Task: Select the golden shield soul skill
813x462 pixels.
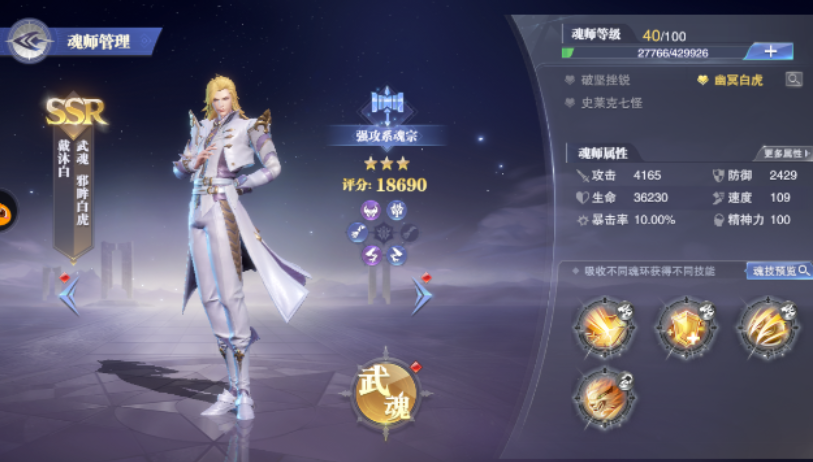Action: coord(687,327)
